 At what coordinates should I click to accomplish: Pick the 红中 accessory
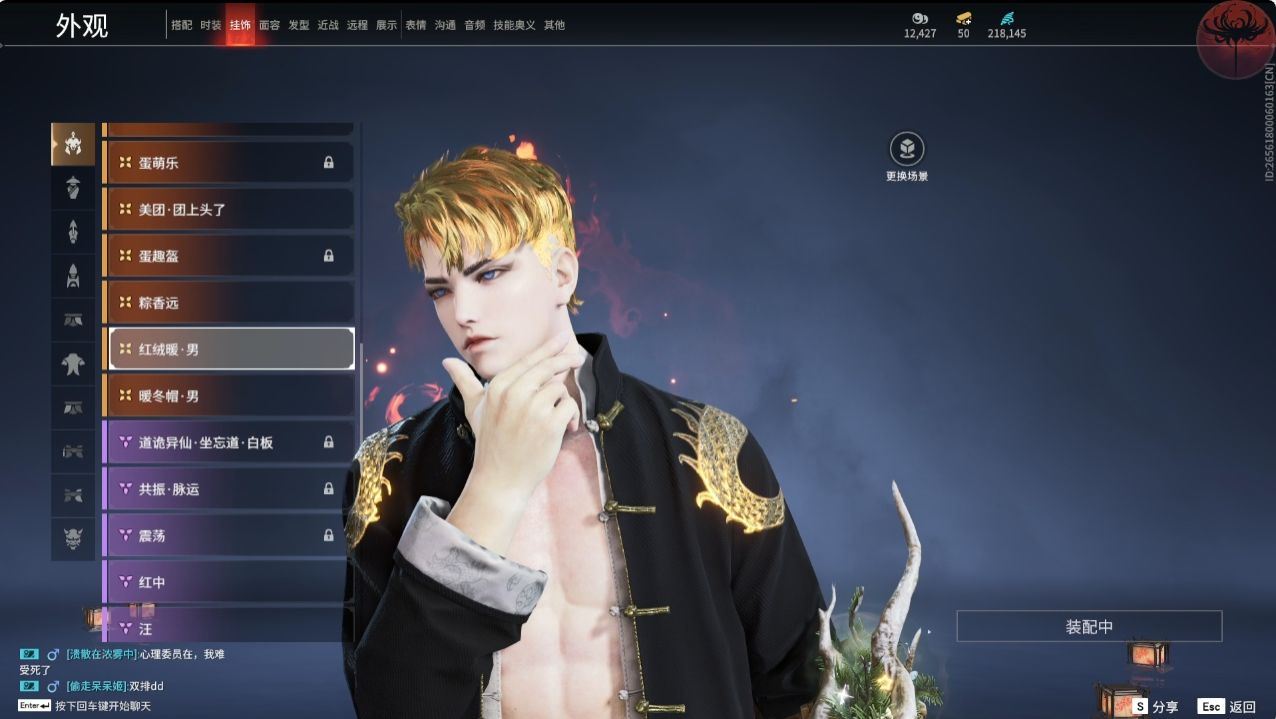tap(228, 582)
